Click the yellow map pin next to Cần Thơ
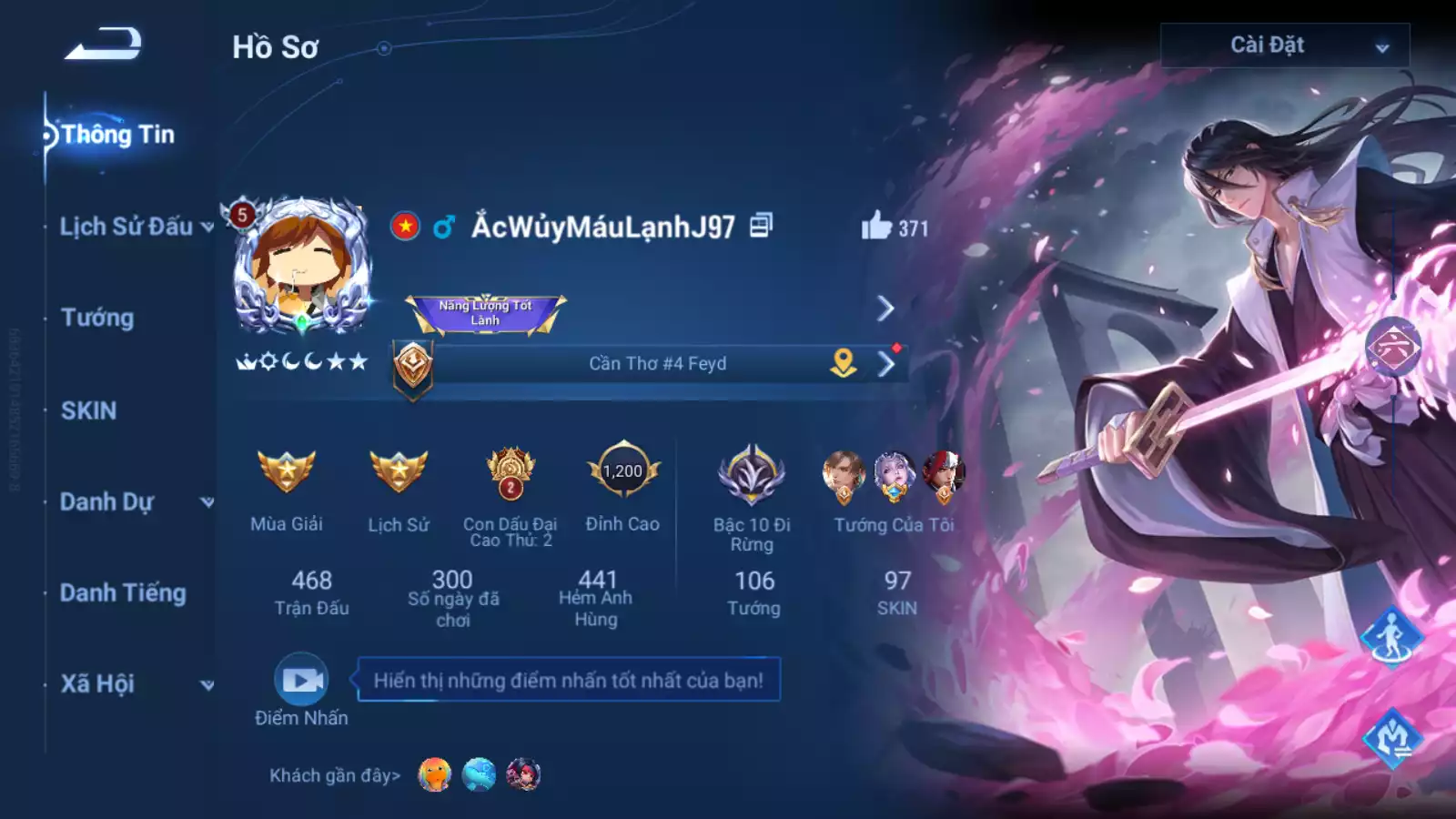The width and height of the screenshot is (1456, 819). tap(842, 362)
